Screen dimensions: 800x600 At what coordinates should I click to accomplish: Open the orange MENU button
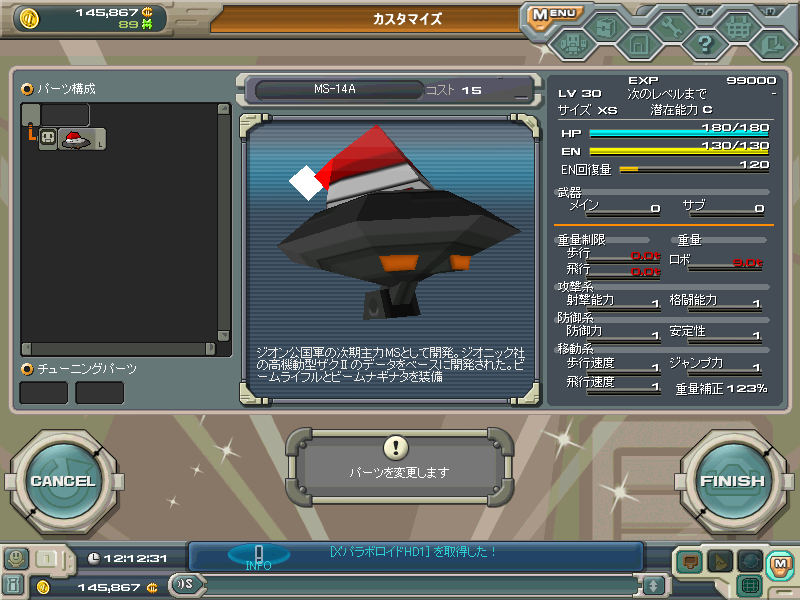pyautogui.click(x=553, y=14)
